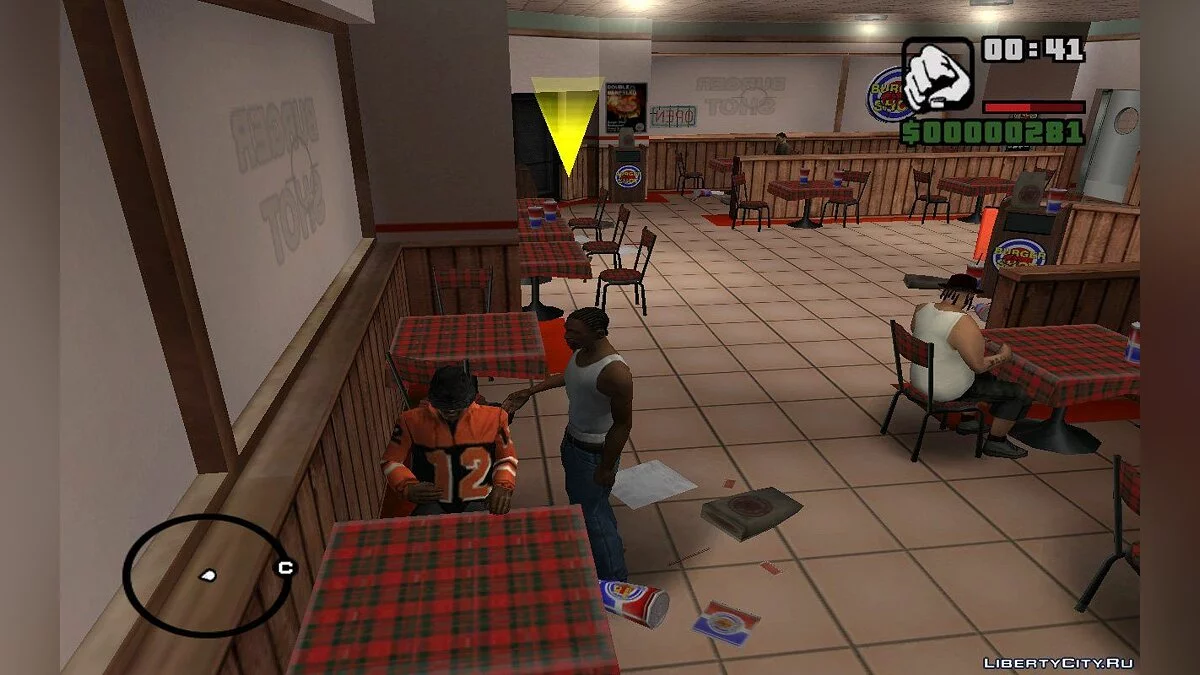Click the C blip on the radar edge

tap(285, 568)
